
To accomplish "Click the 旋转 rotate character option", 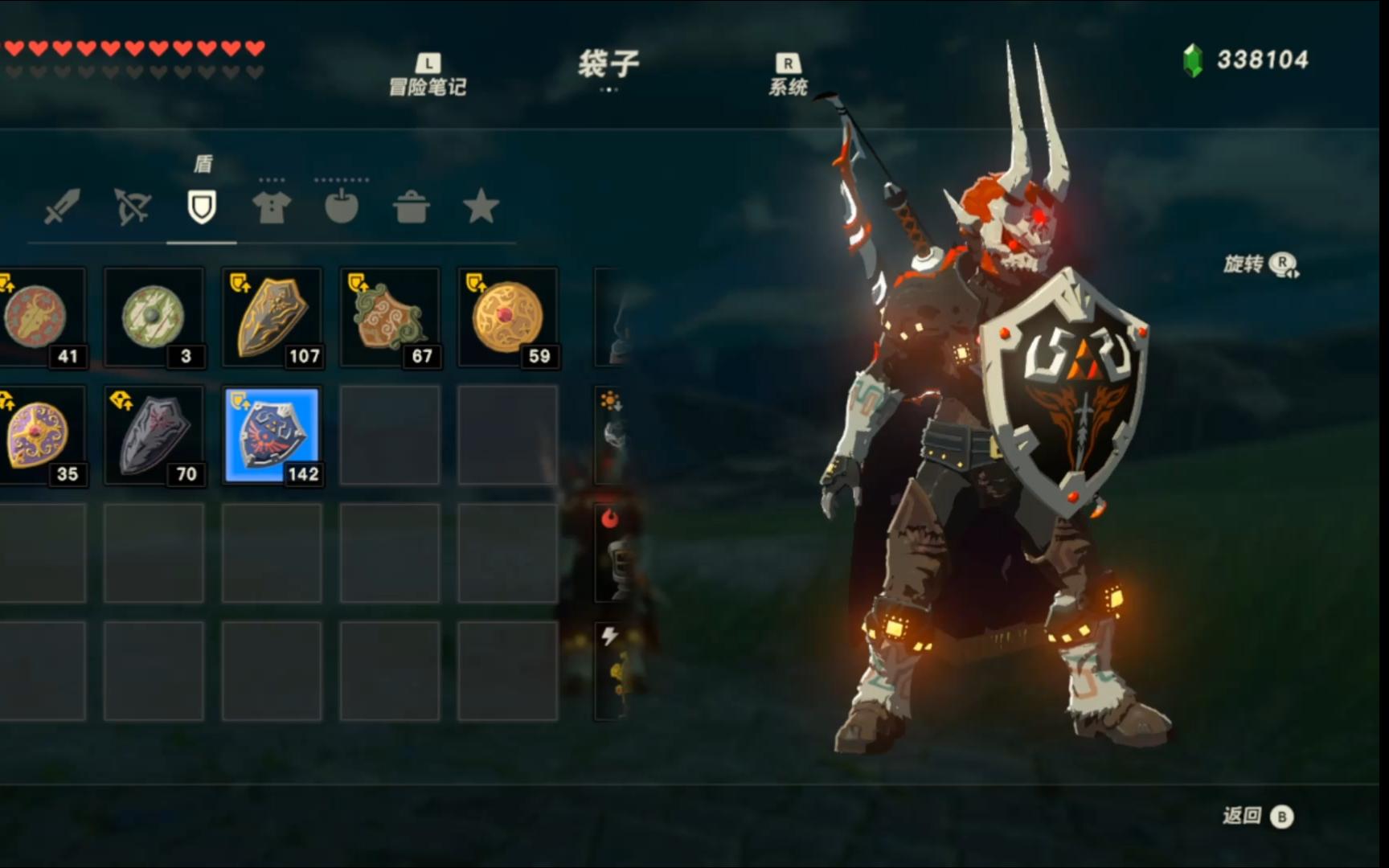I will coord(1260,264).
